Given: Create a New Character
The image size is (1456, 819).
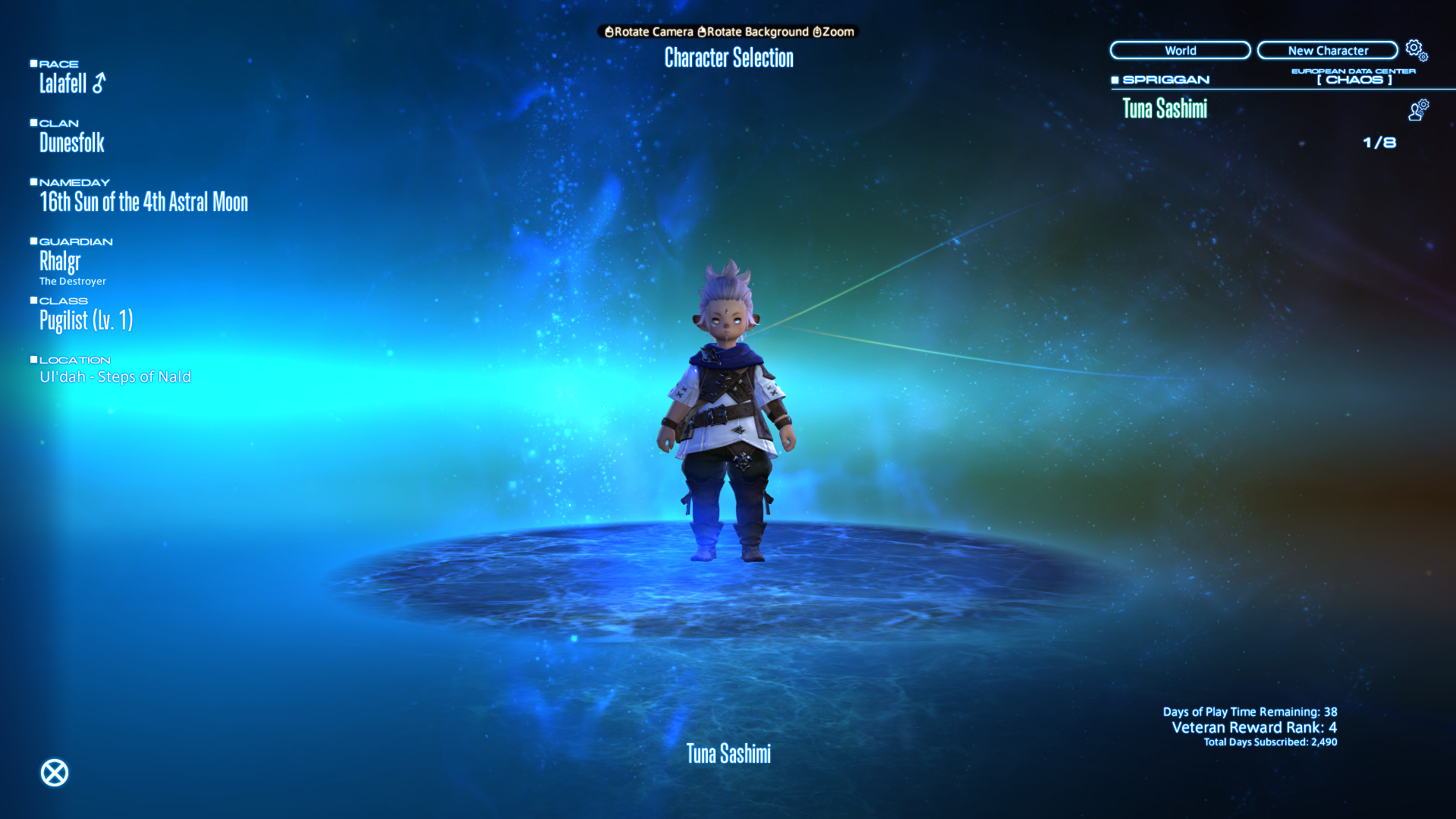Looking at the screenshot, I should pos(1327,51).
